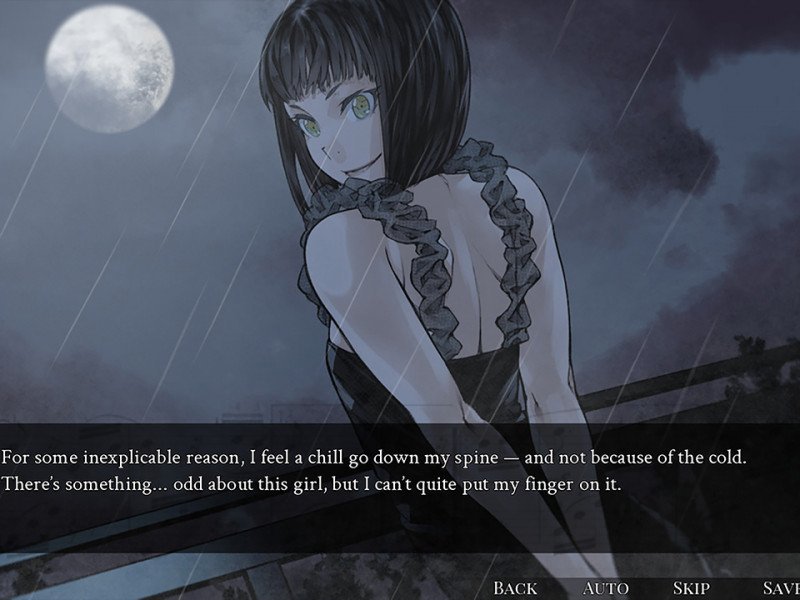Activate the Skip button
Image resolution: width=800 pixels, height=600 pixels.
[692, 588]
